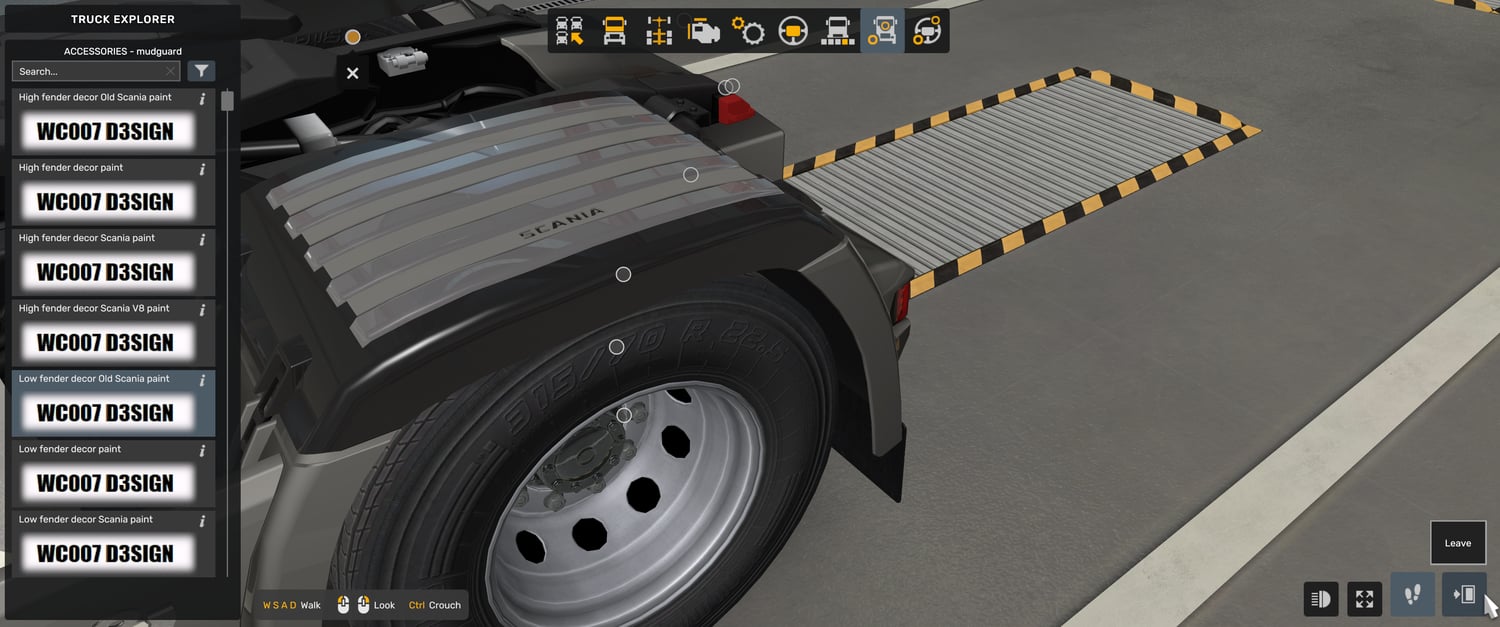Toggle the headlights button

pos(1321,598)
